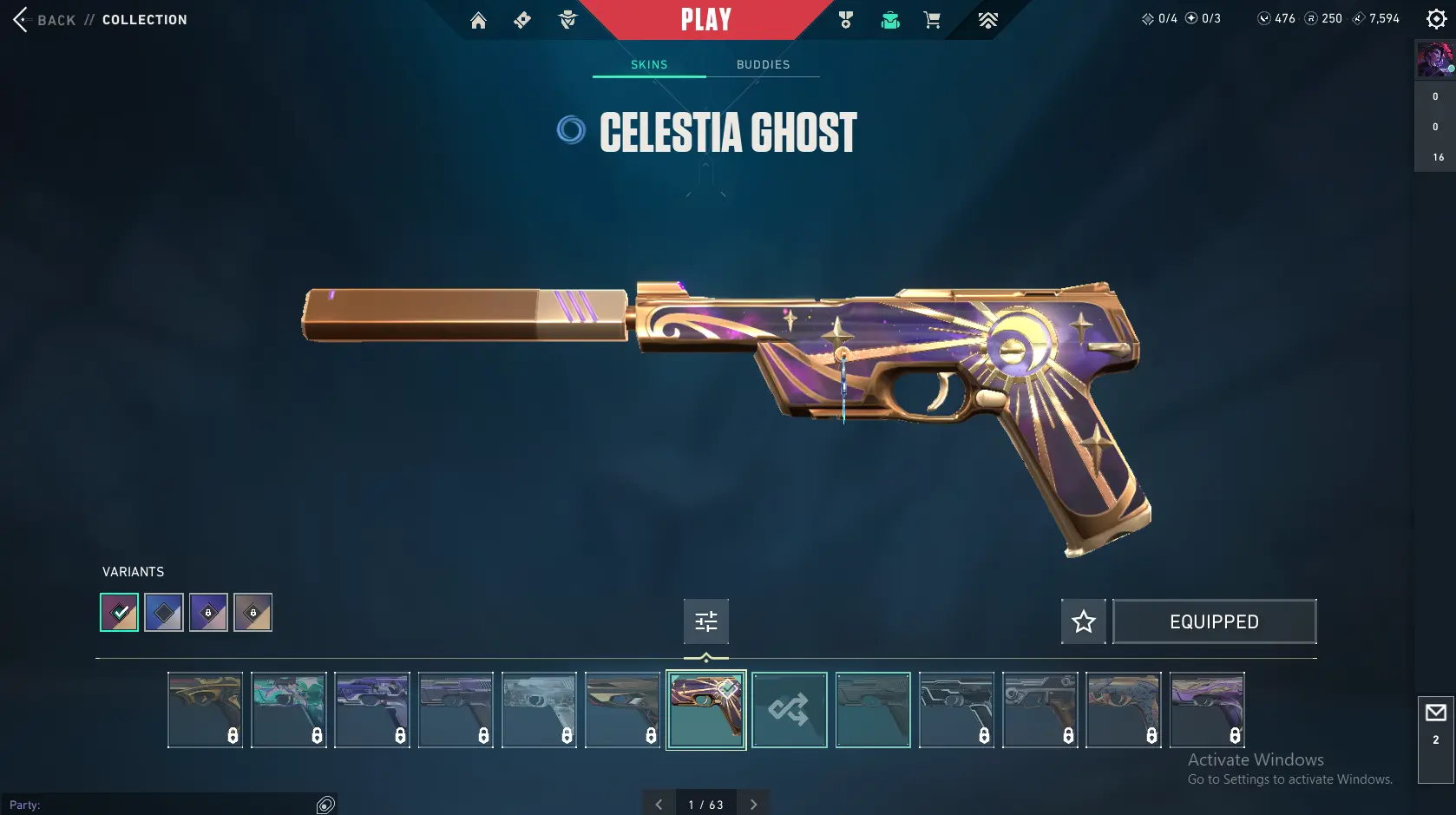
Task: Choose the blue diamond variant swatch
Action: (164, 613)
